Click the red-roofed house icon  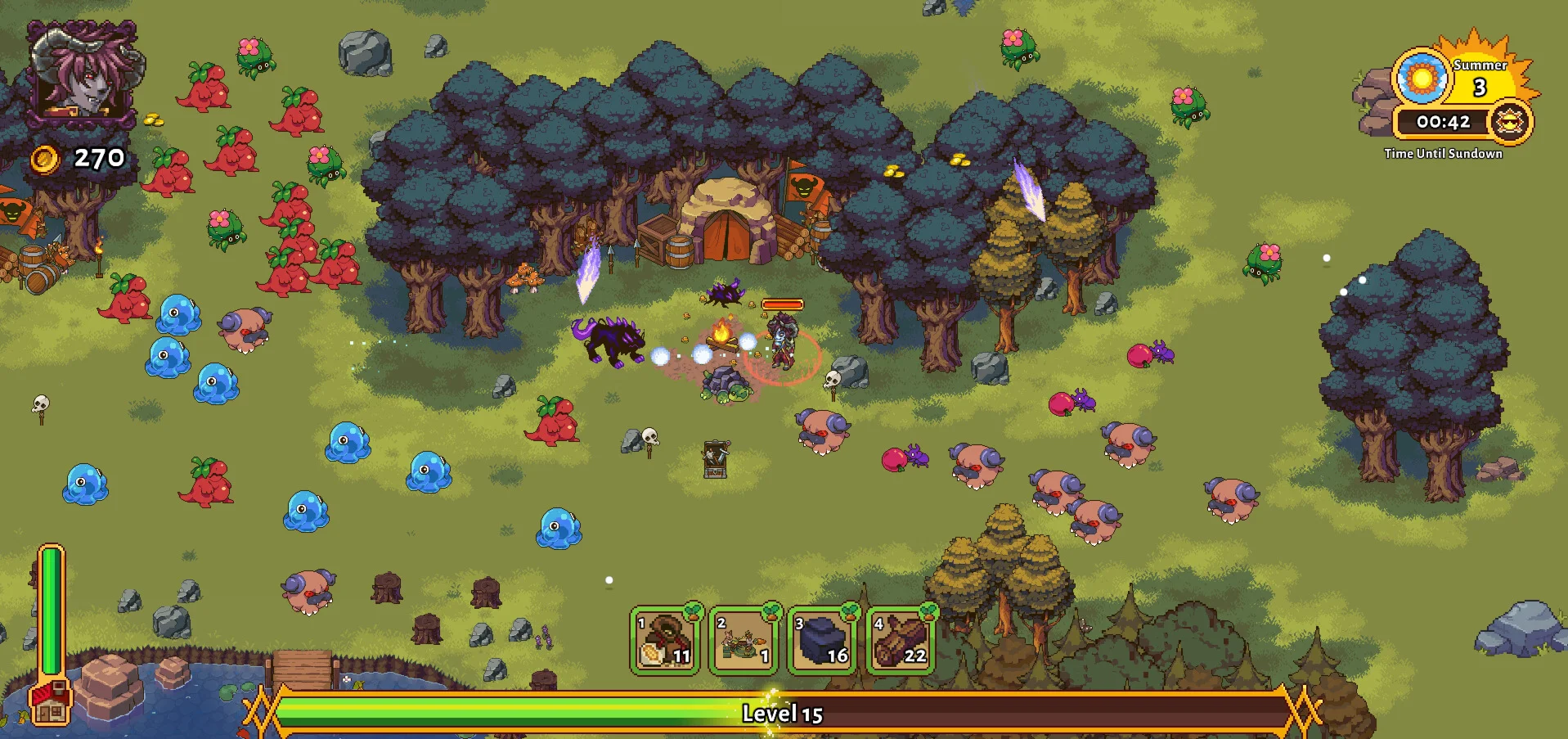click(50, 702)
